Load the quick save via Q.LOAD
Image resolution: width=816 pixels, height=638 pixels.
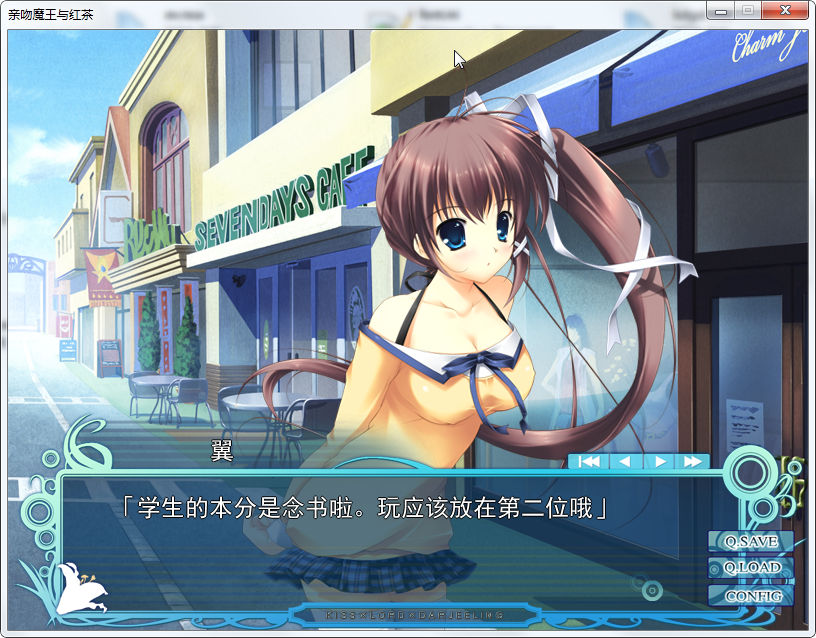point(751,568)
